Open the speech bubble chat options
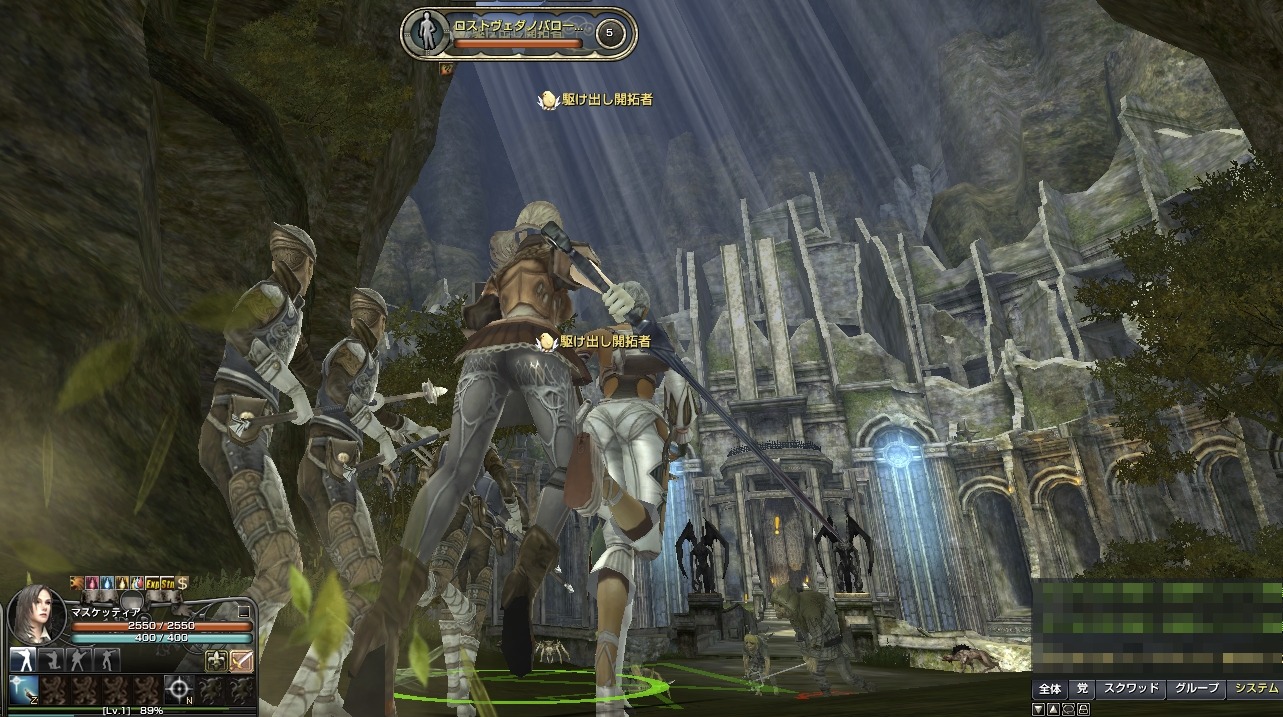The height and width of the screenshot is (717, 1283). tap(1067, 709)
